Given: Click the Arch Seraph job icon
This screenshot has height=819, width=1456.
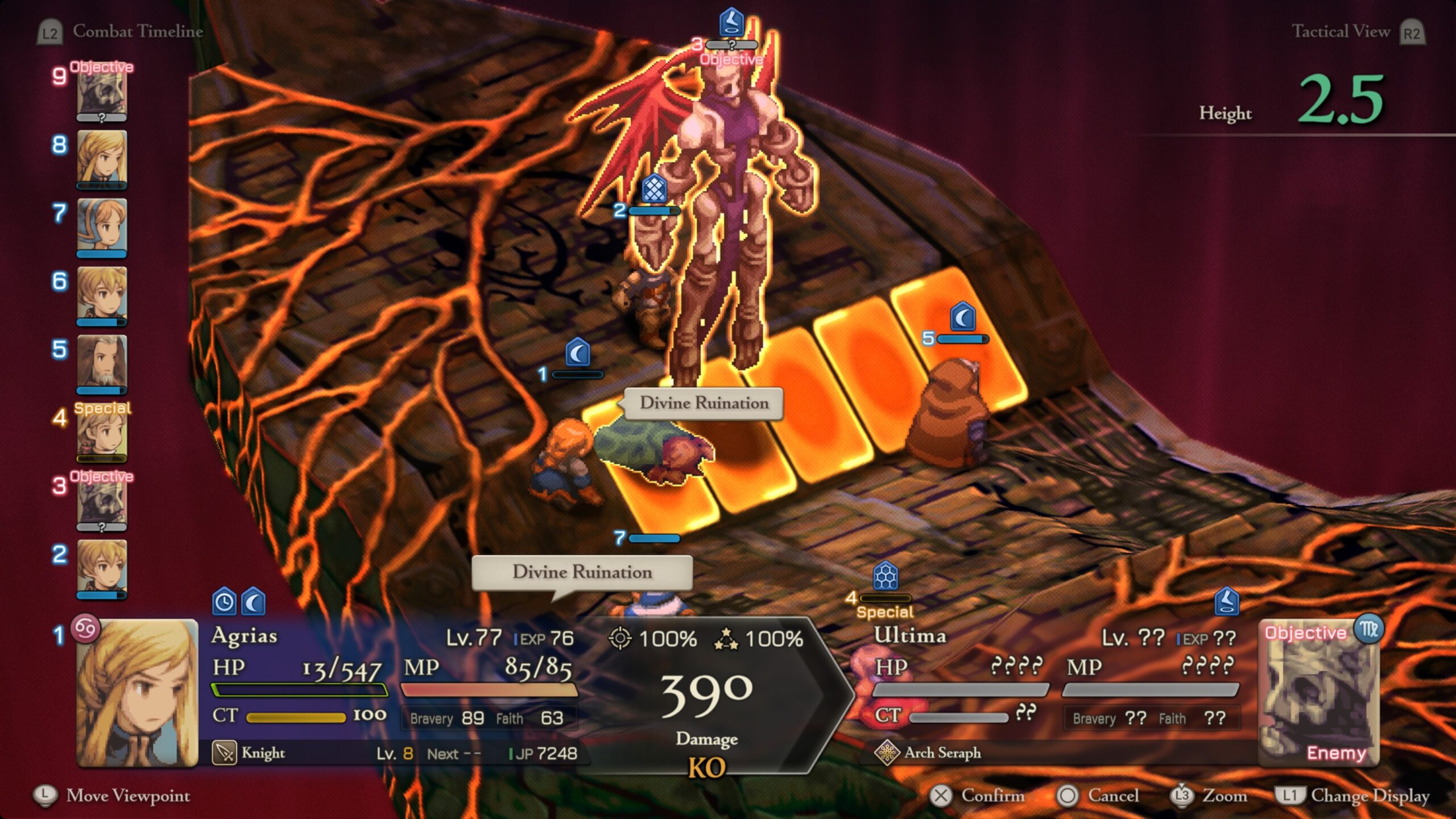Looking at the screenshot, I should (887, 753).
